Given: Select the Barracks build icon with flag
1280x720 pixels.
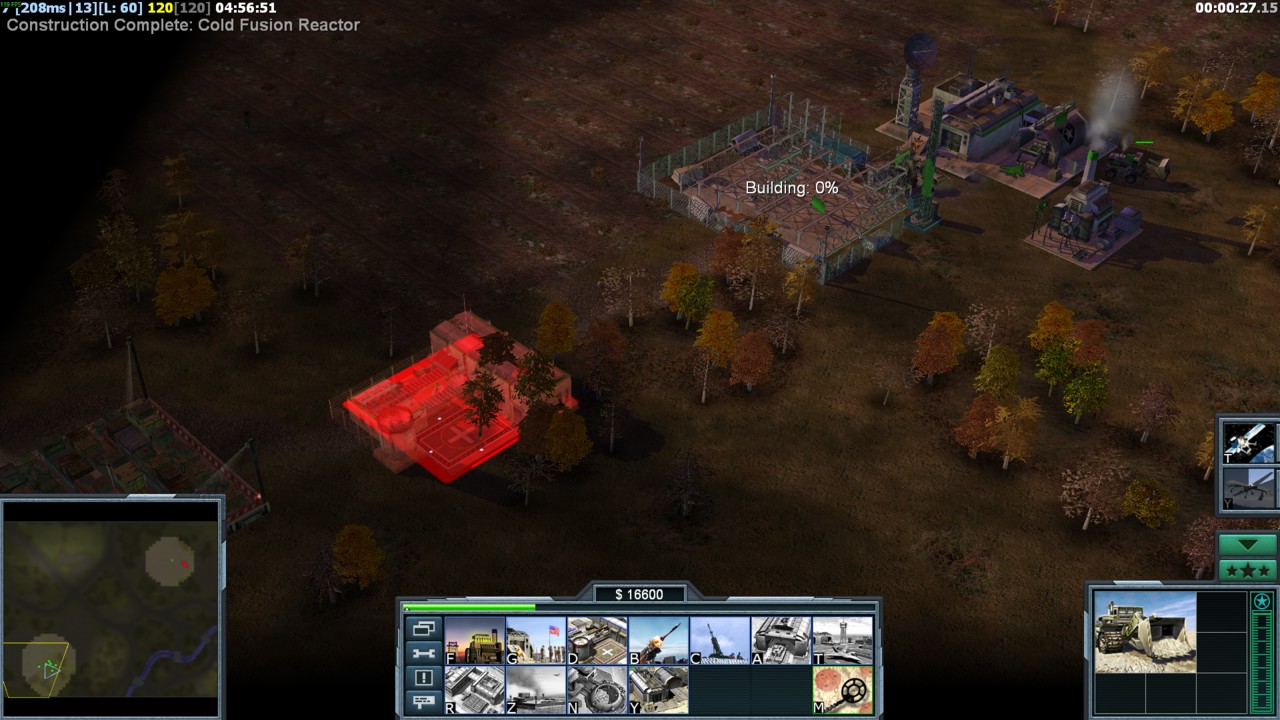Looking at the screenshot, I should point(535,640).
